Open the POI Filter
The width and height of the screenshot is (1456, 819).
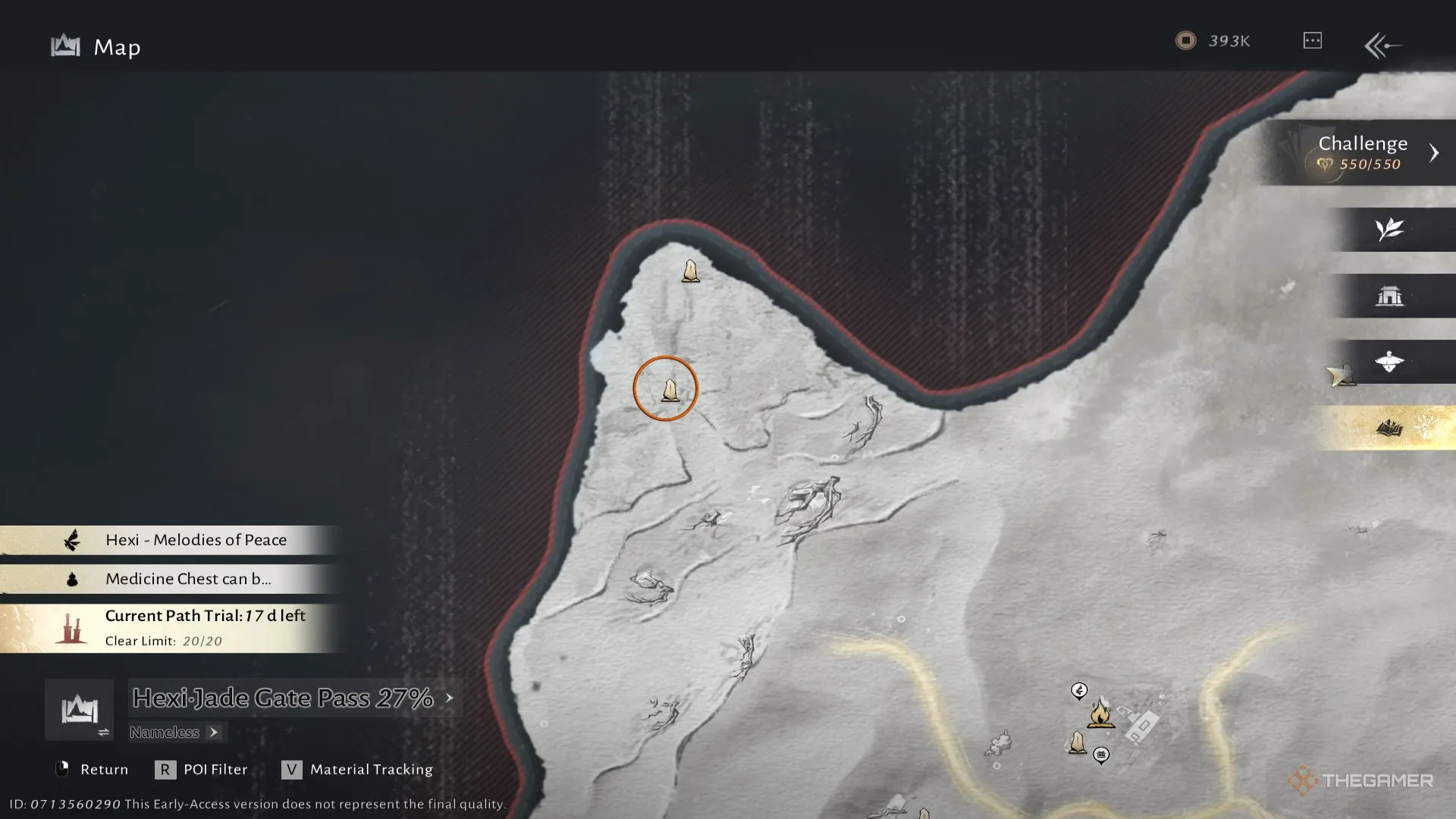click(x=202, y=770)
